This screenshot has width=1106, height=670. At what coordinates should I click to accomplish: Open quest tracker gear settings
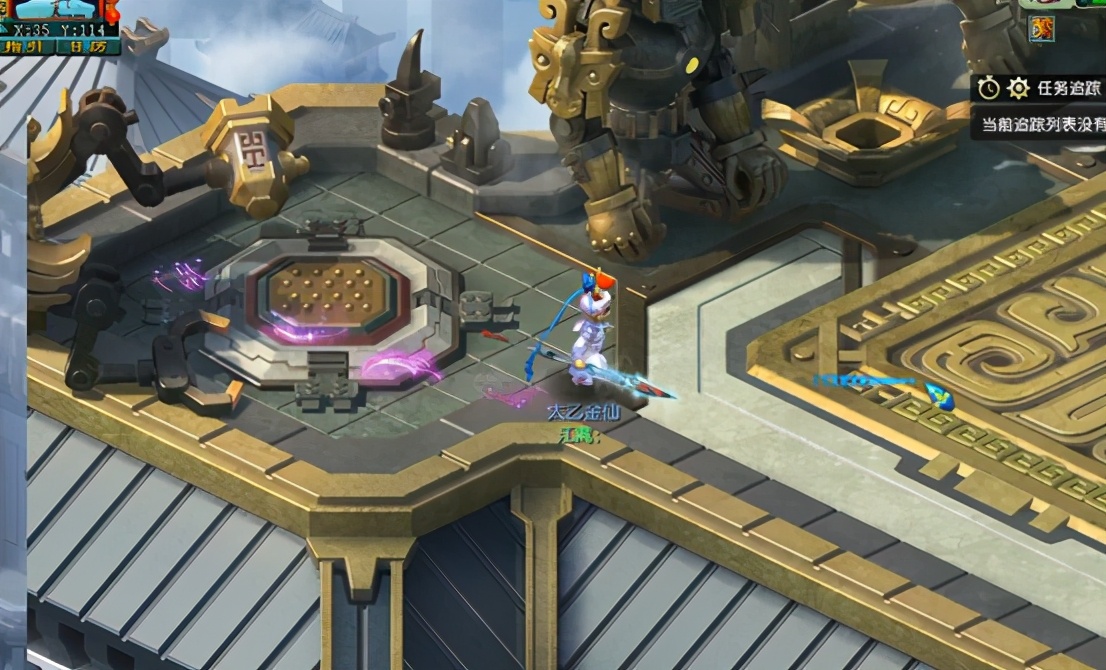[1018, 88]
